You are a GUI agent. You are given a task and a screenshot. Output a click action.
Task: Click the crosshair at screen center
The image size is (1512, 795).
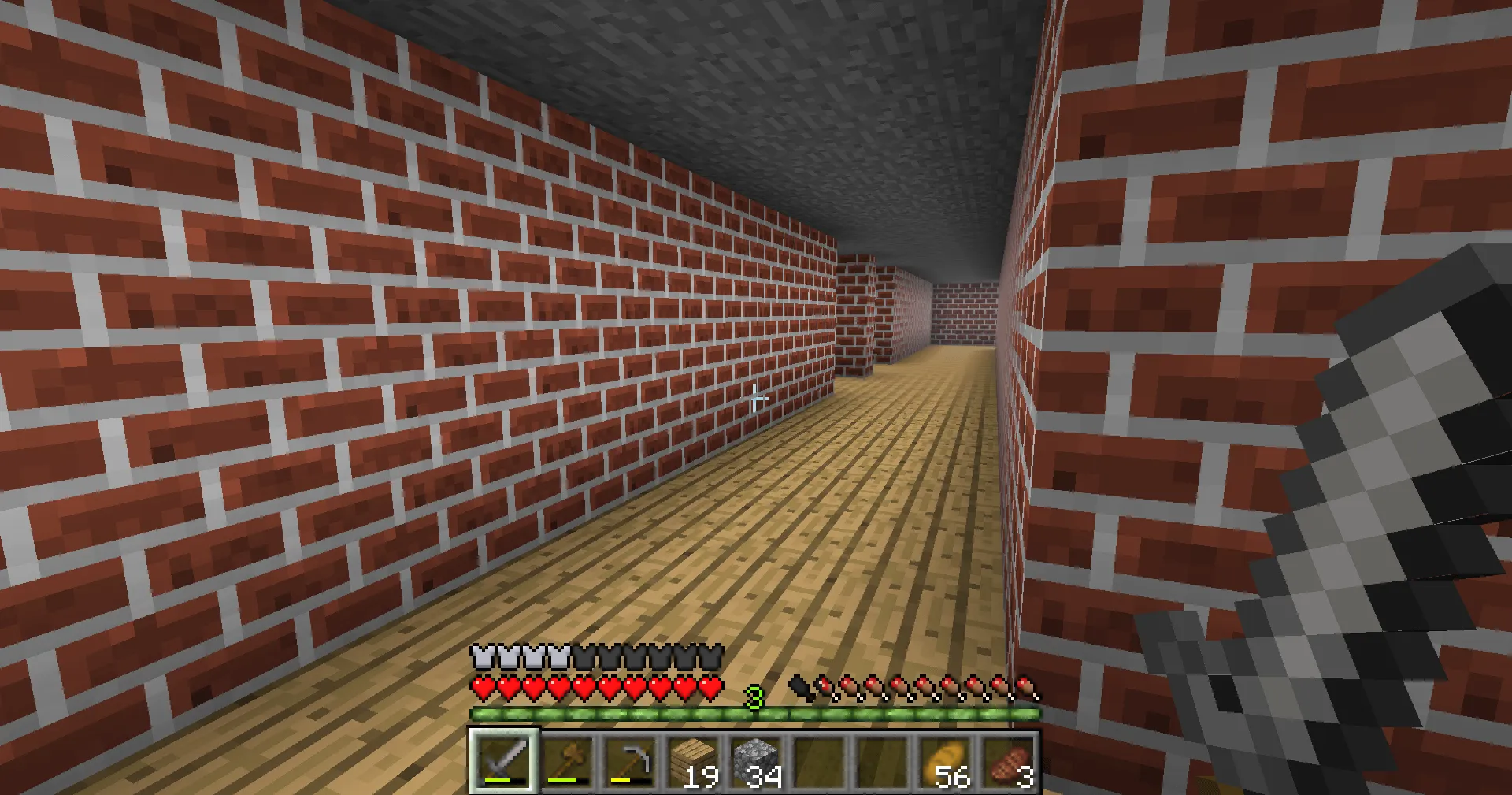point(757,398)
